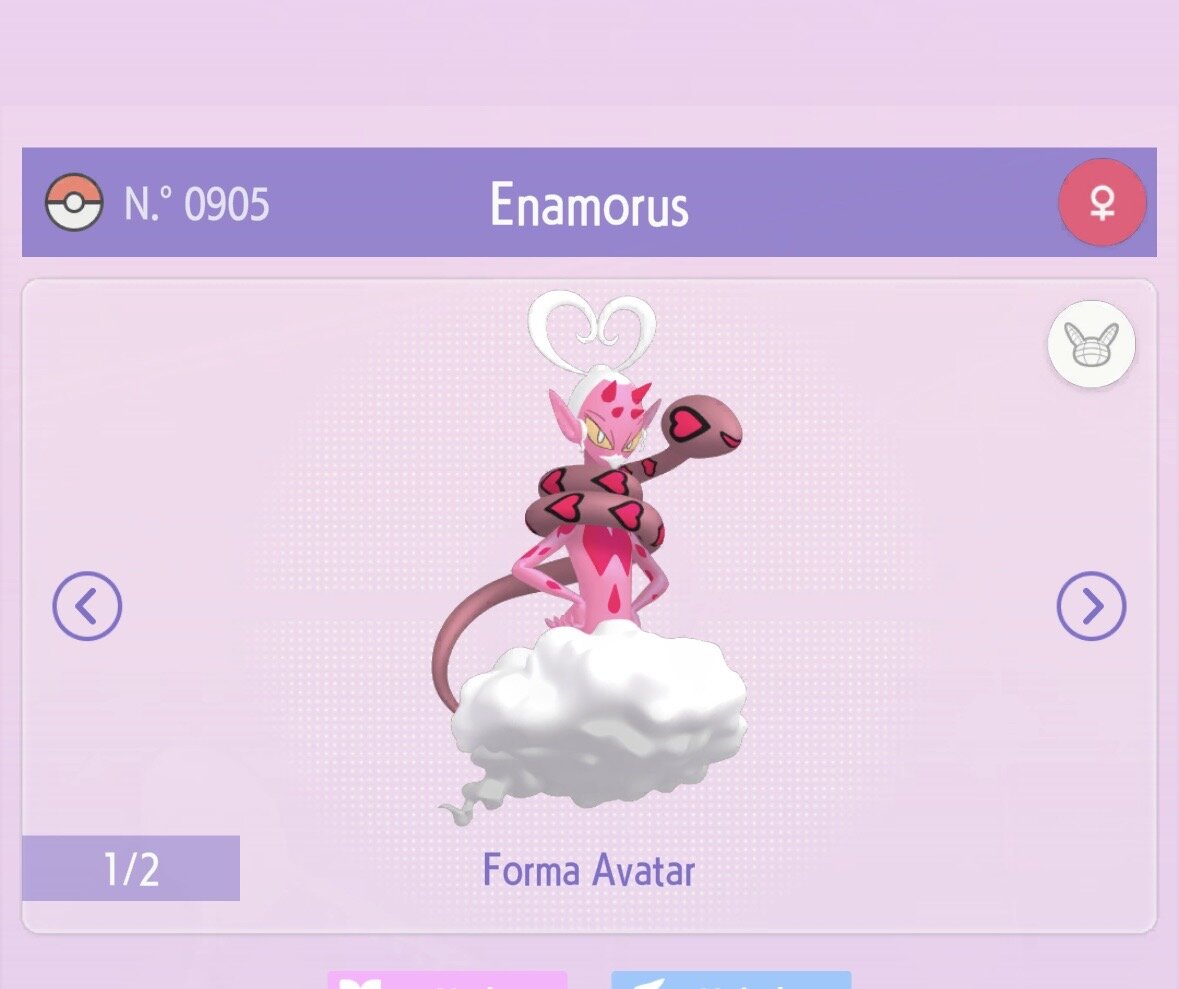View the next form with the right arrow
This screenshot has width=1179, height=989.
[1091, 606]
